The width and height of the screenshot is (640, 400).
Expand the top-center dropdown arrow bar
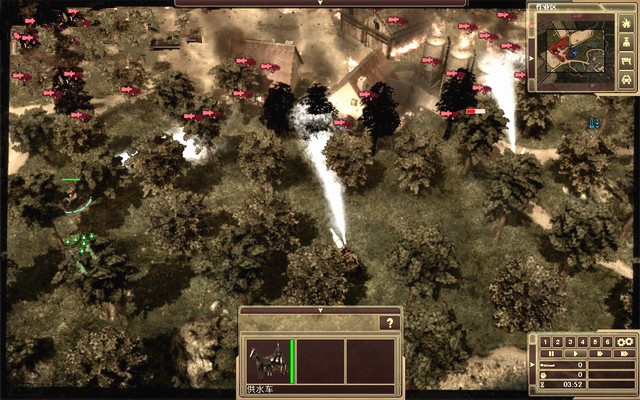pos(320,3)
